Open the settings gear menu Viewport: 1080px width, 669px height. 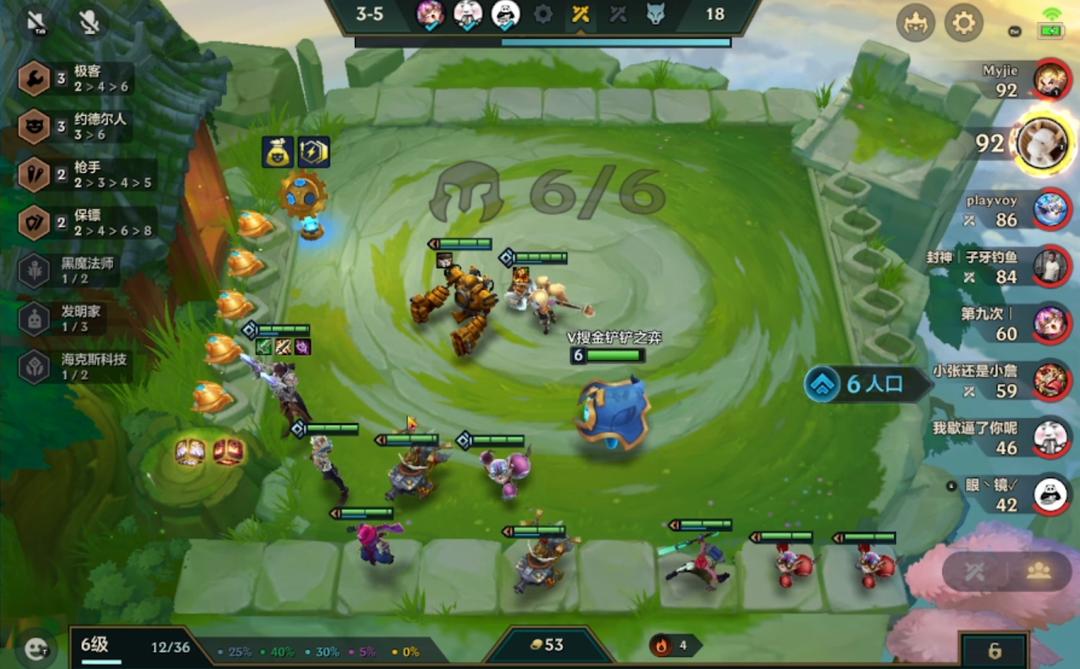point(964,22)
